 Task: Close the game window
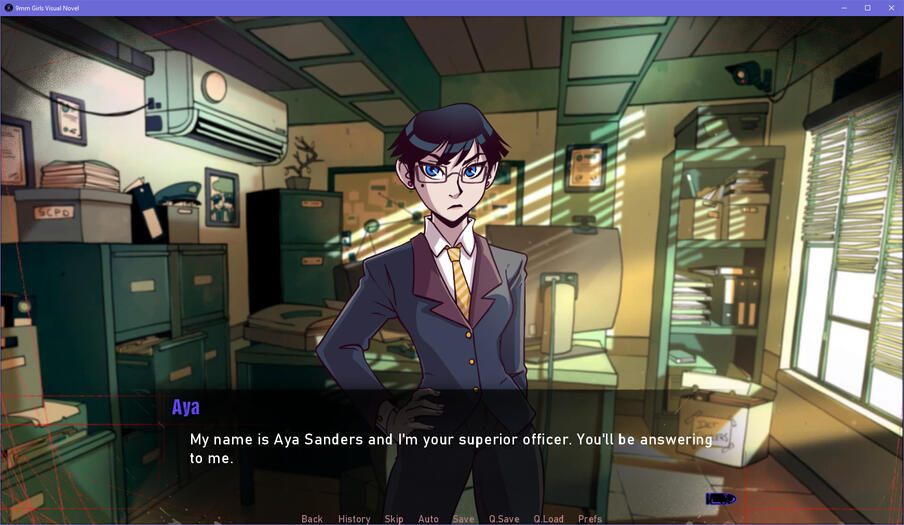coord(891,8)
